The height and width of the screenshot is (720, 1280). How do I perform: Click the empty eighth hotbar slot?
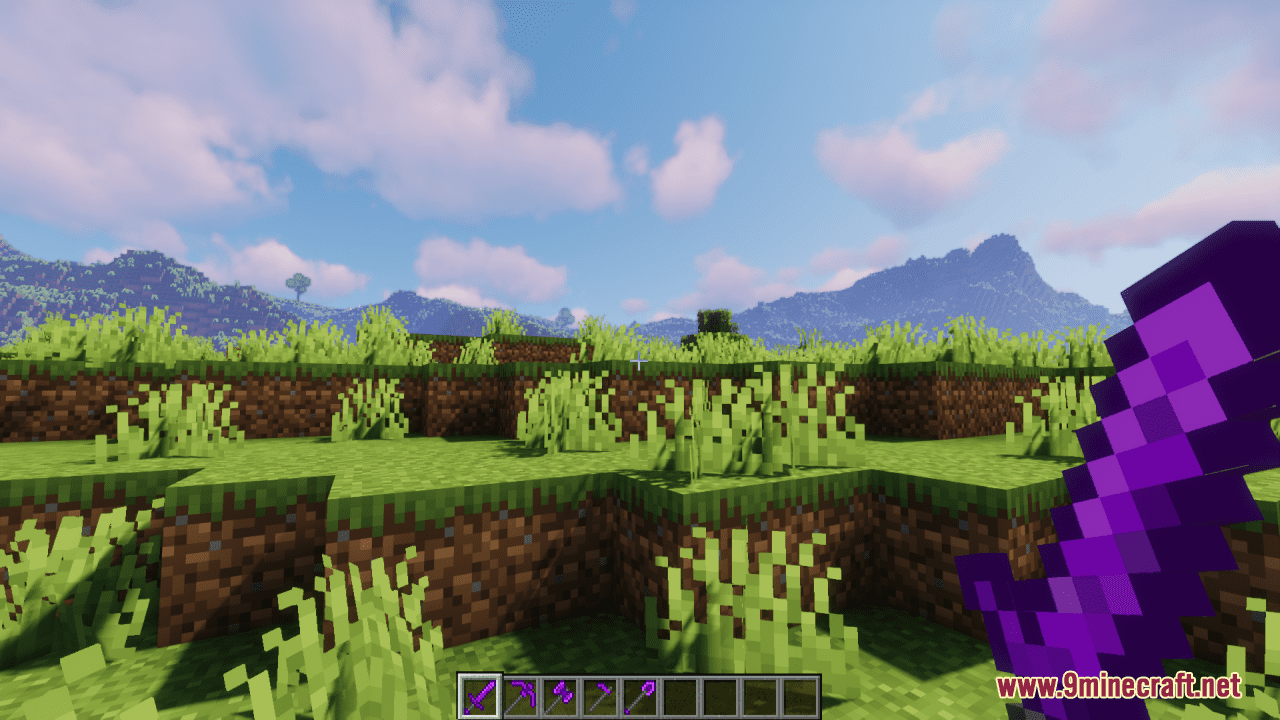click(x=760, y=692)
